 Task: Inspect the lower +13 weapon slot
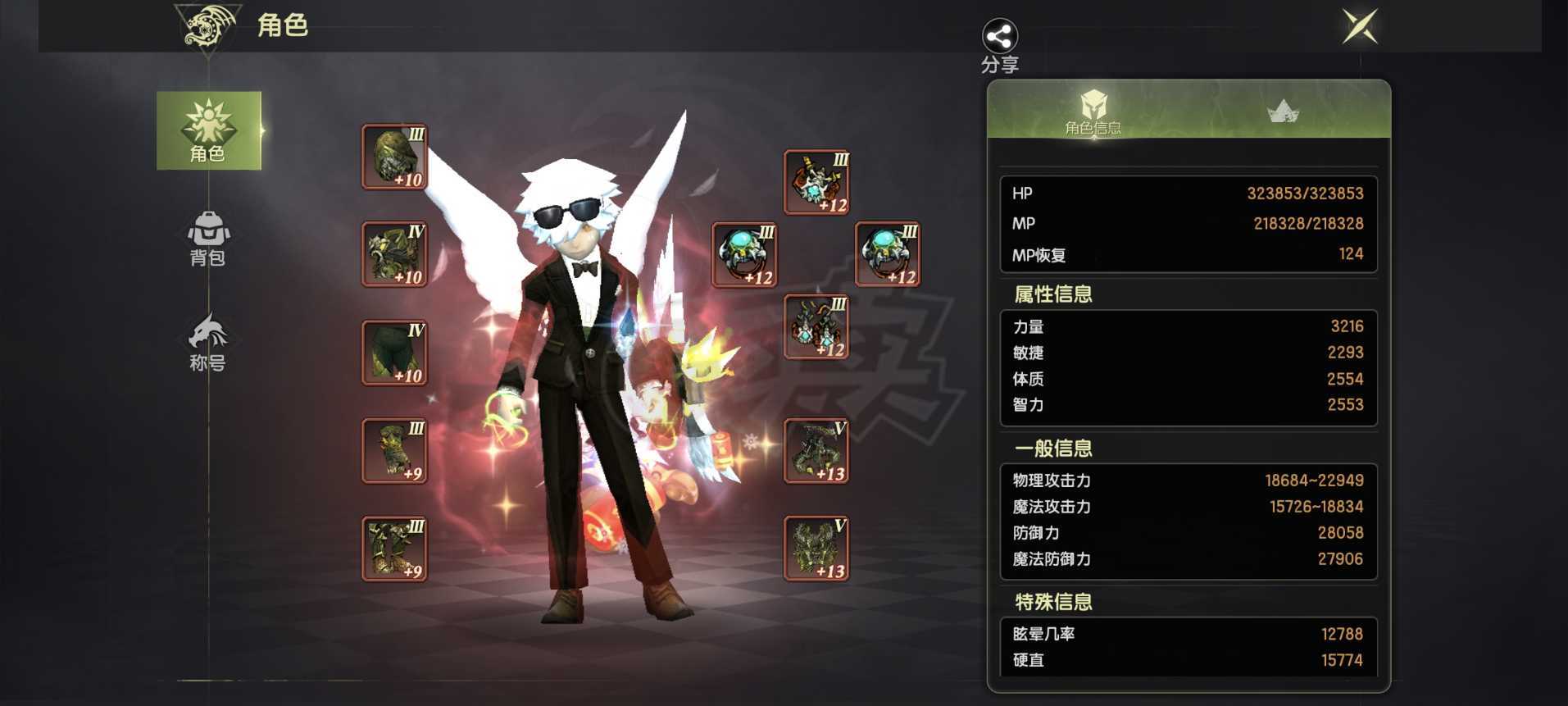816,549
